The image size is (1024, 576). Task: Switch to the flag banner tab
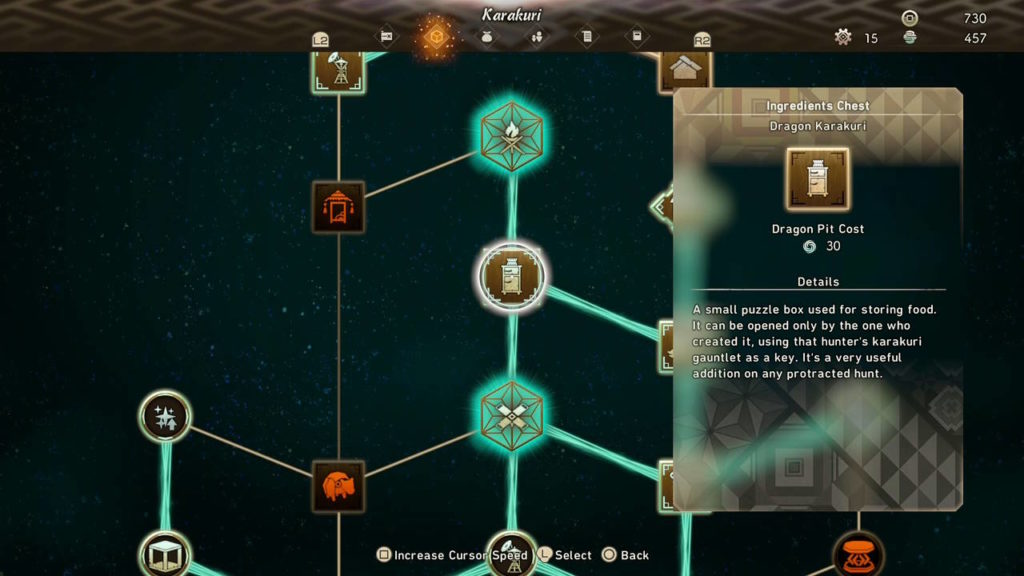click(385, 37)
